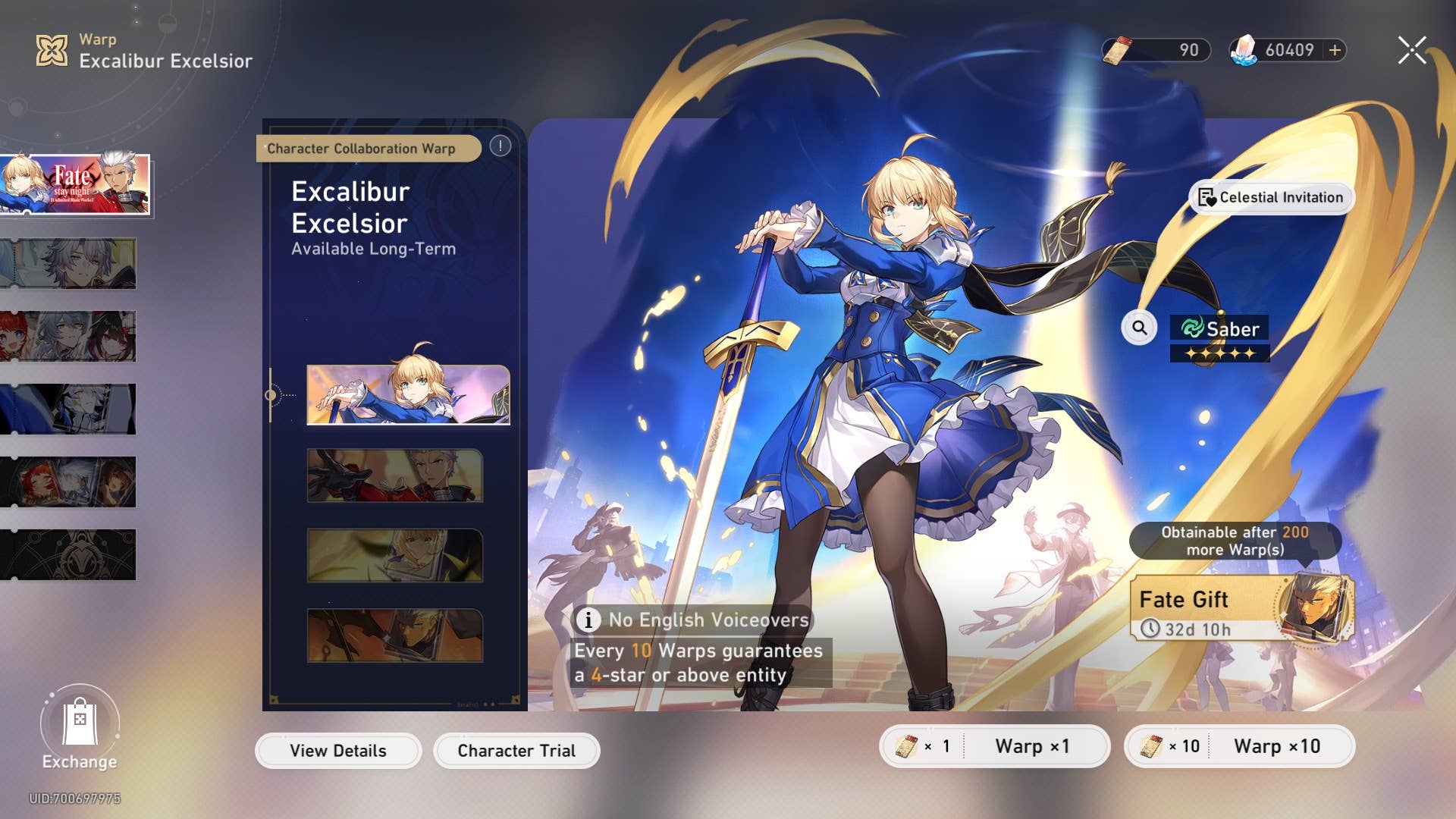This screenshot has height=819, width=1456.
Task: Click the No English Voiceovers info notice
Action: [x=692, y=620]
